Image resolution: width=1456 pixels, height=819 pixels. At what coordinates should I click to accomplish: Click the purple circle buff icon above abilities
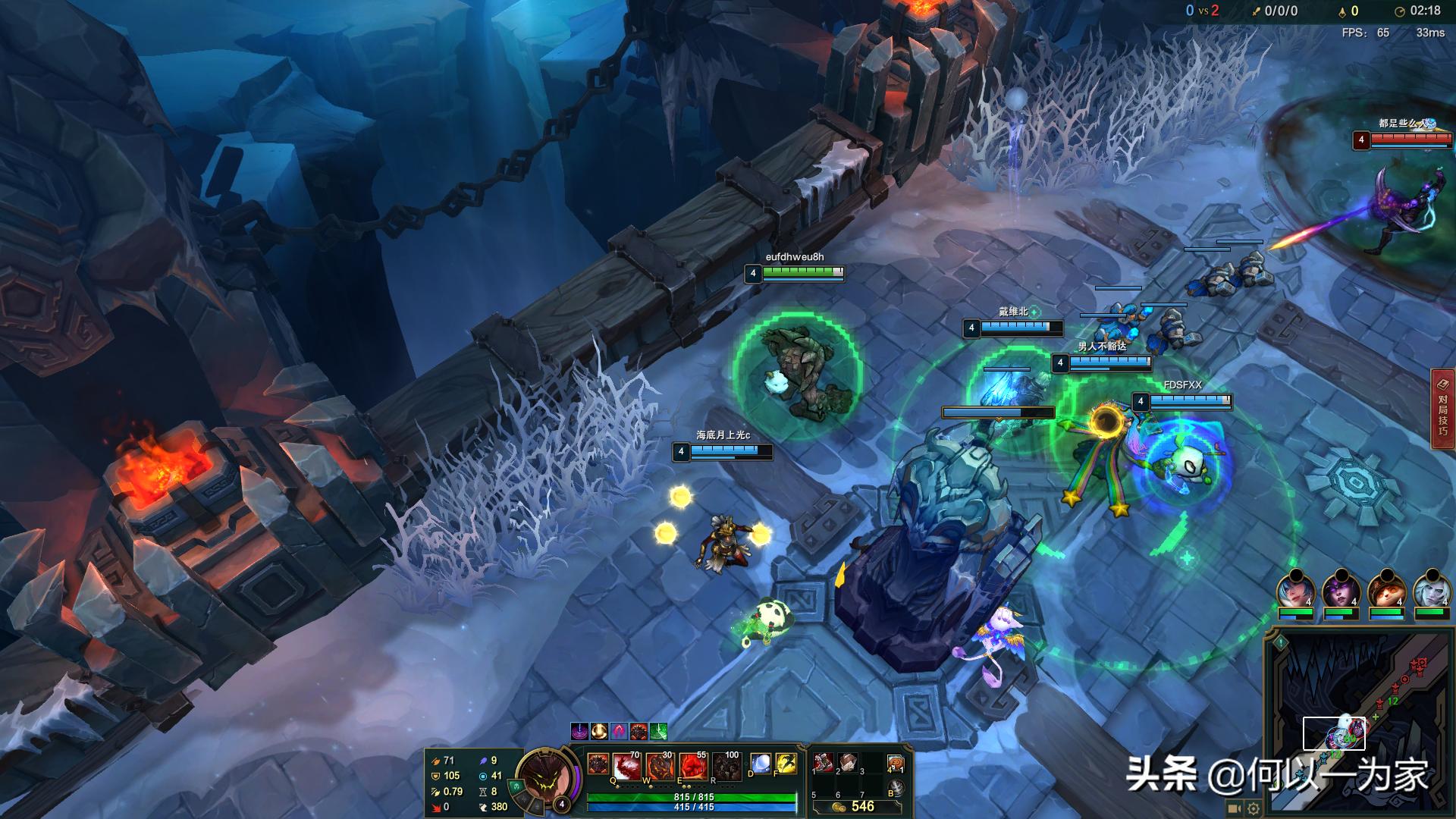click(579, 731)
